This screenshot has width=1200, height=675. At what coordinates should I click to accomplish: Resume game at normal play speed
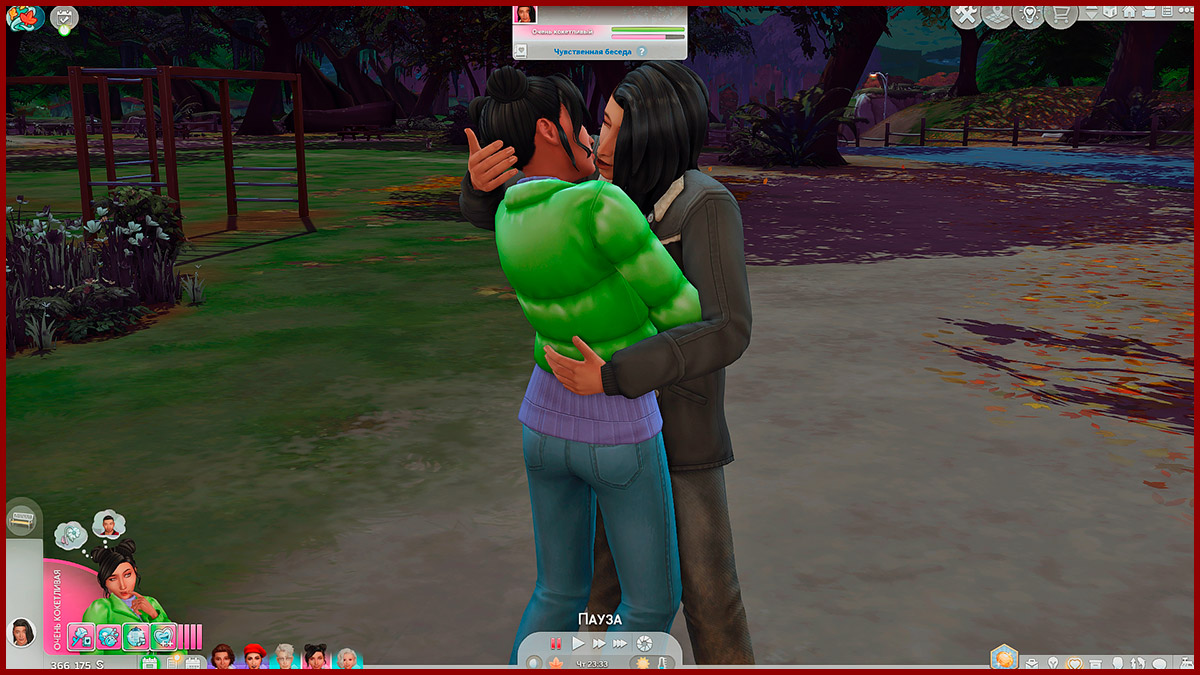tap(578, 644)
